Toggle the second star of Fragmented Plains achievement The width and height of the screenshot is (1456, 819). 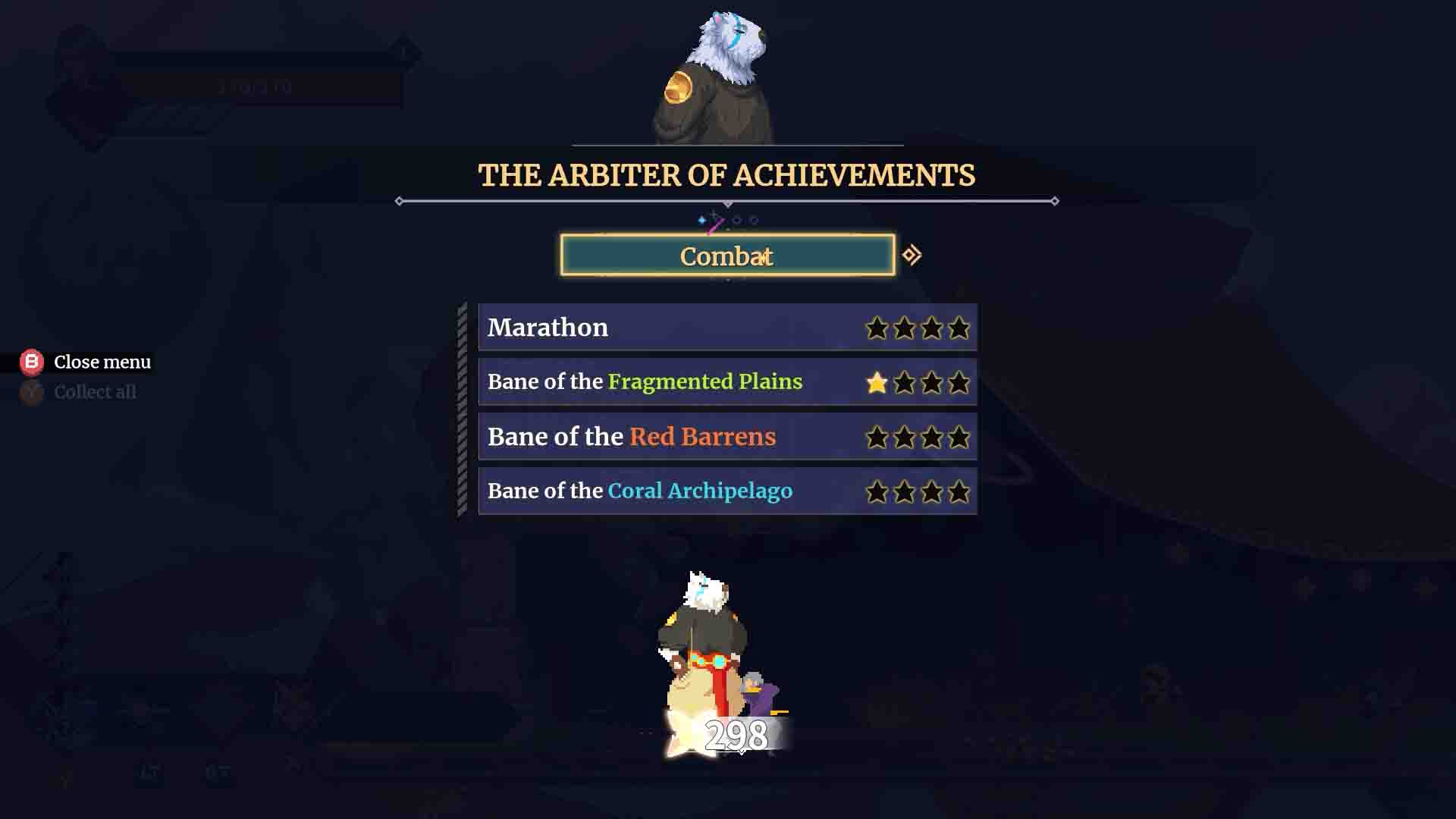click(x=905, y=383)
